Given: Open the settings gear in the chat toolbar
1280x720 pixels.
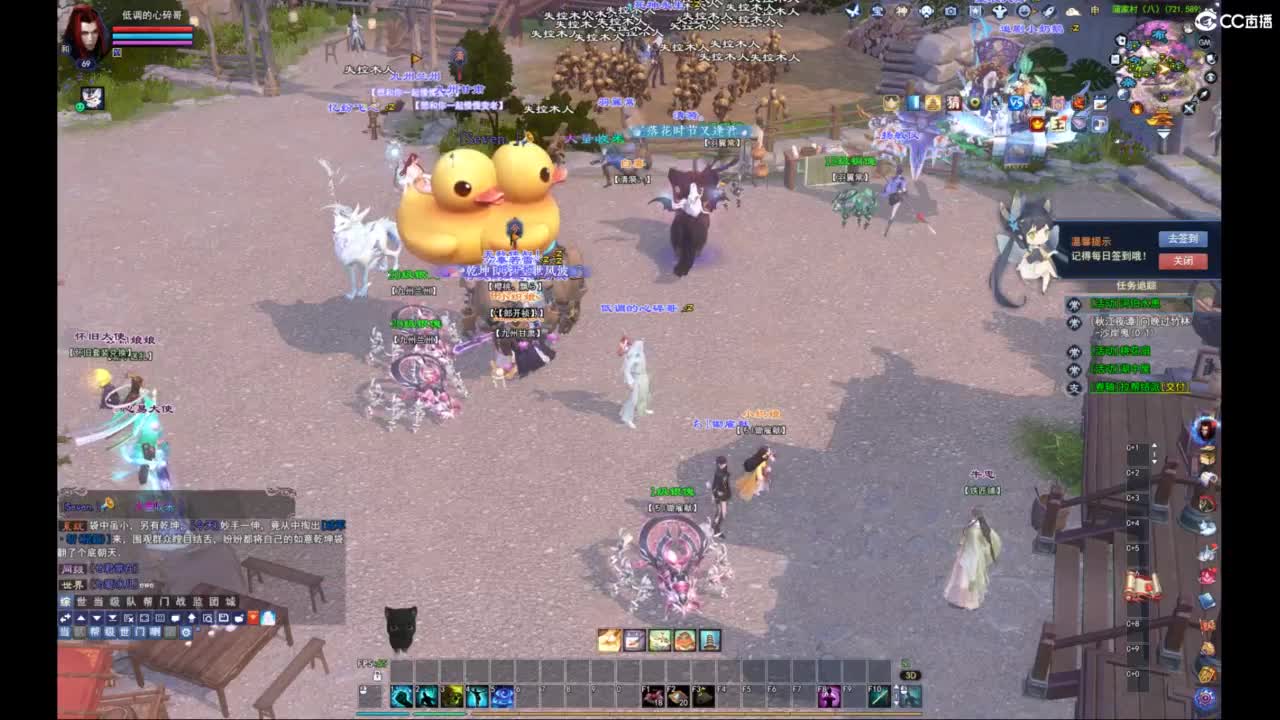Looking at the screenshot, I should (186, 632).
